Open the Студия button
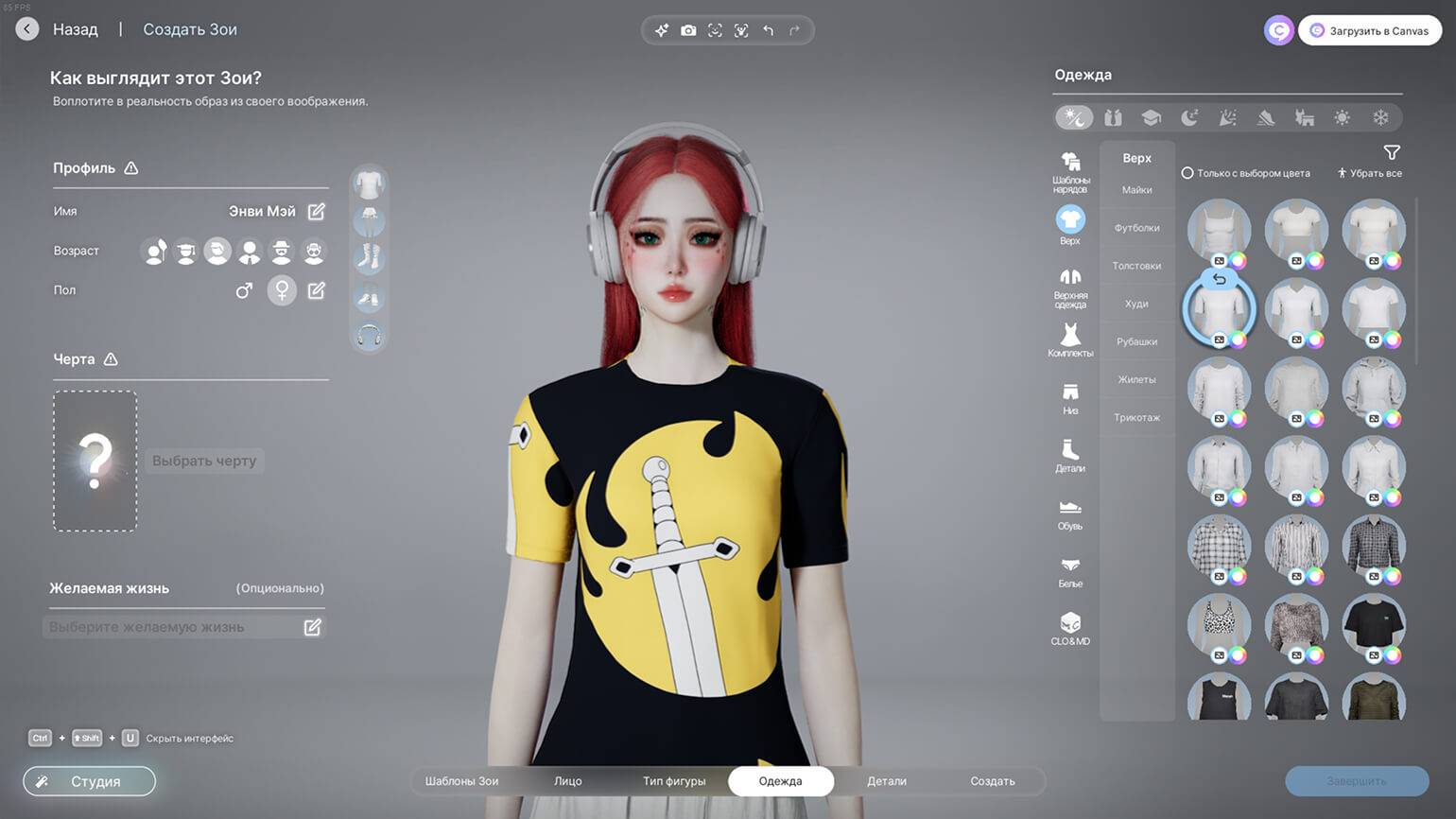This screenshot has height=819, width=1456. click(x=89, y=781)
